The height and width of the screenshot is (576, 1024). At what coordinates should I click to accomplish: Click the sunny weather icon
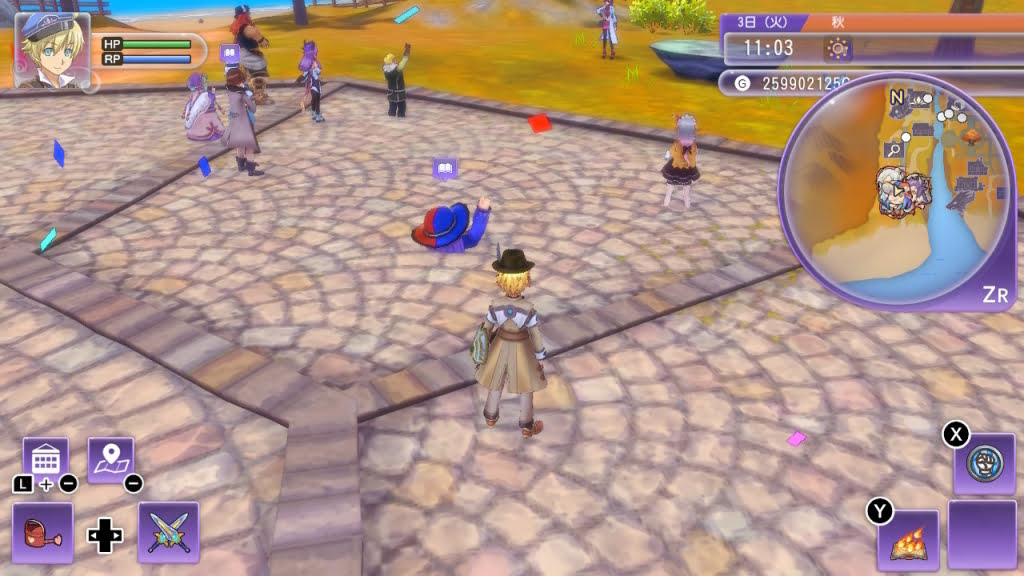(x=837, y=48)
